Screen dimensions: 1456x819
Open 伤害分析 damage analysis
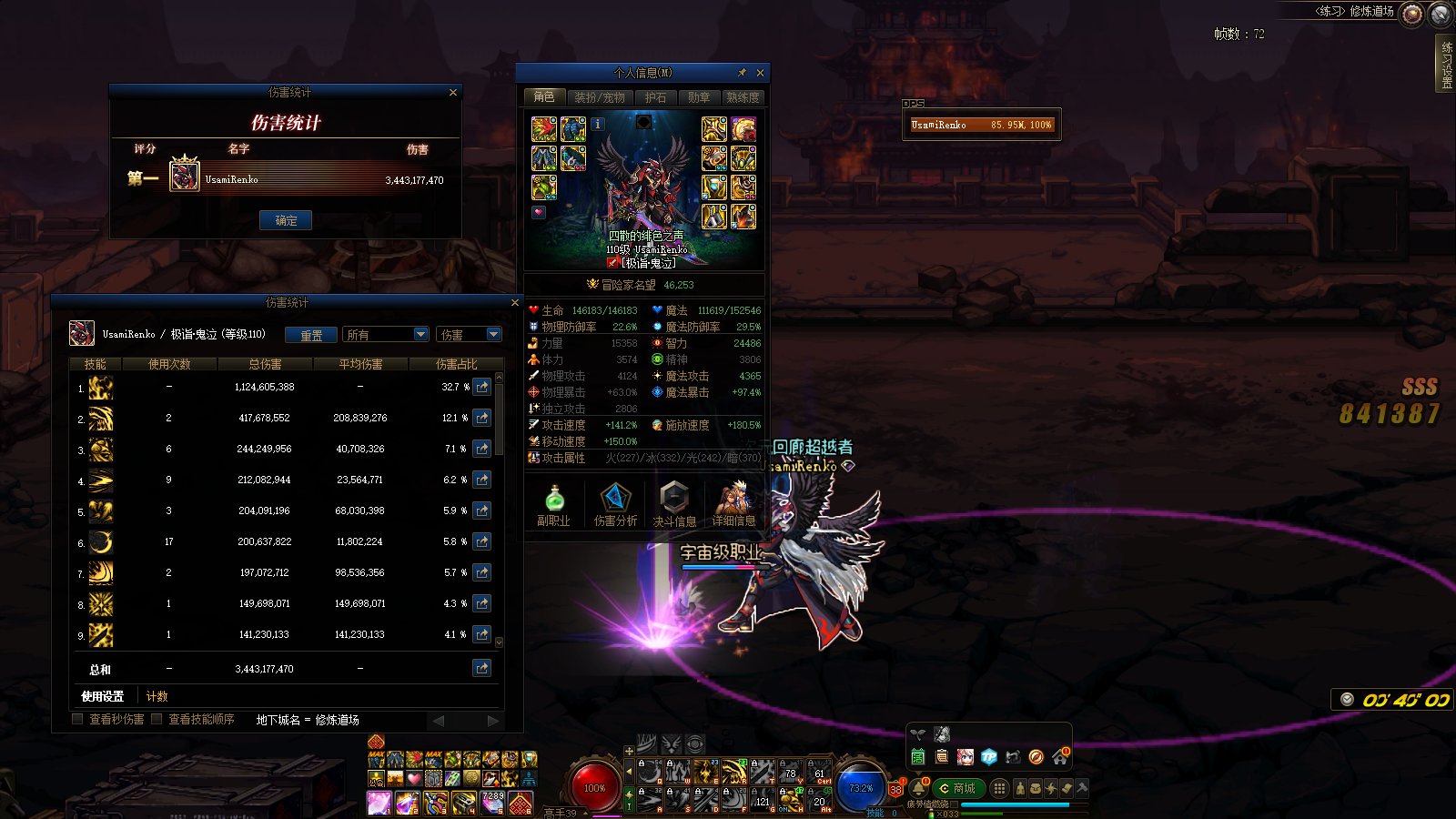point(615,505)
